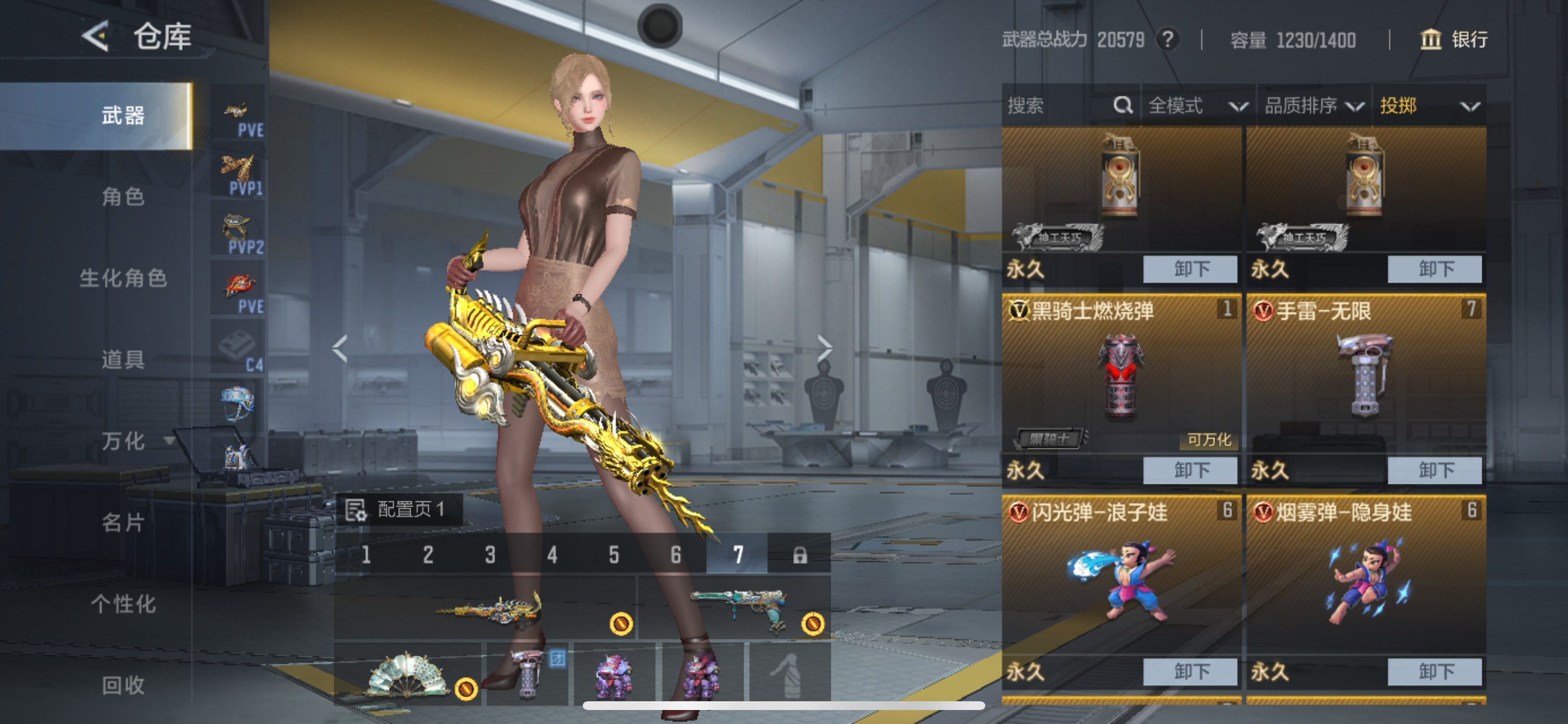Click the question mark beside 武器总战力
Image resolution: width=1568 pixels, height=724 pixels.
coord(1167,40)
